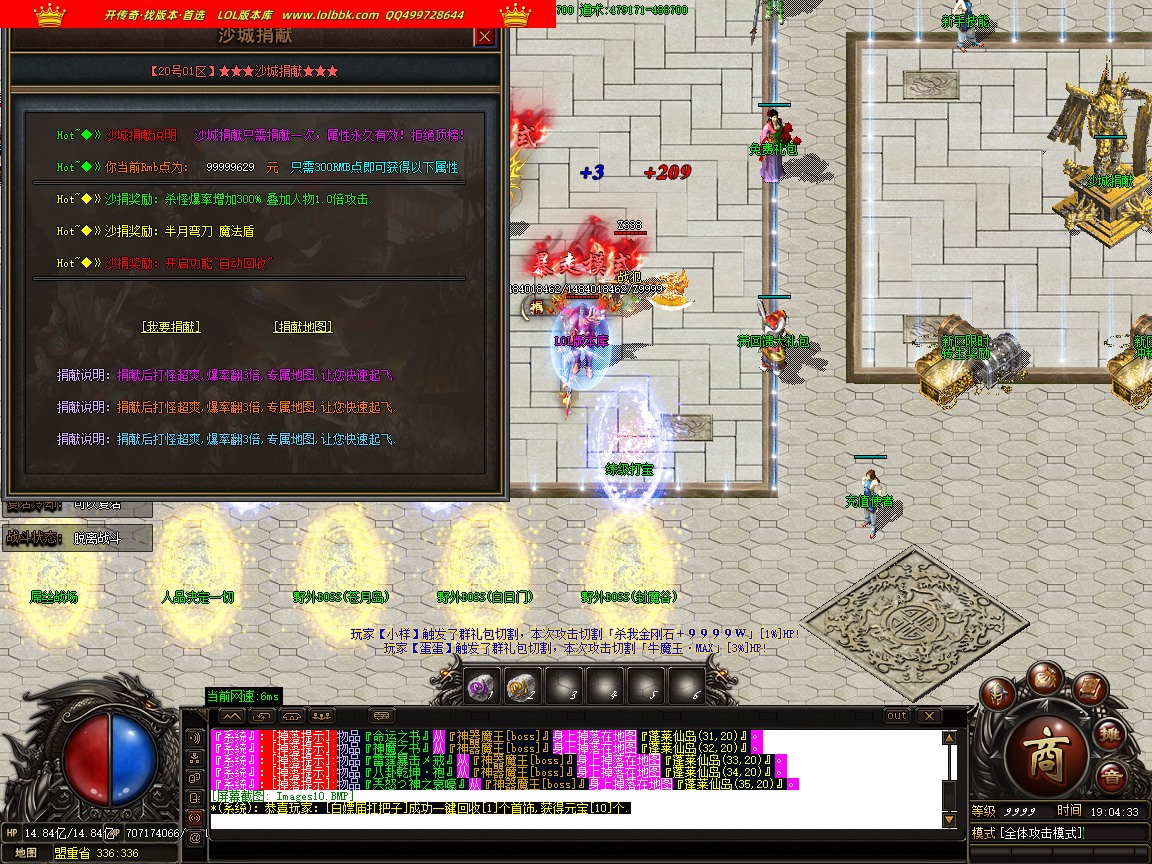This screenshot has width=1152, height=864.
Task: Use the purple scroll in hotbar slot 1
Action: [482, 687]
